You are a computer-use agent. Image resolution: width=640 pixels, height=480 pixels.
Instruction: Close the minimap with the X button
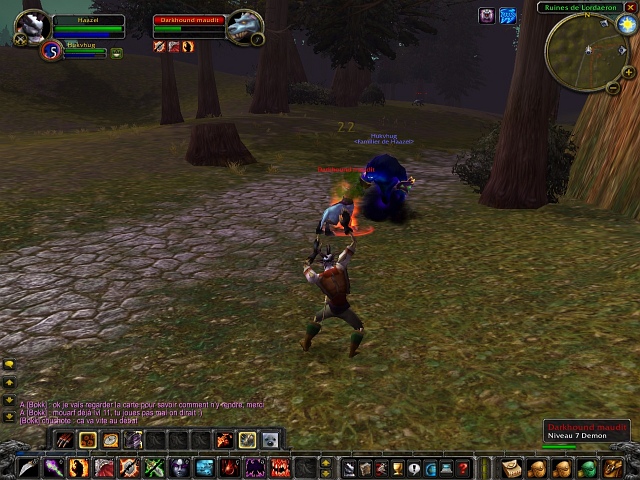coord(630,8)
